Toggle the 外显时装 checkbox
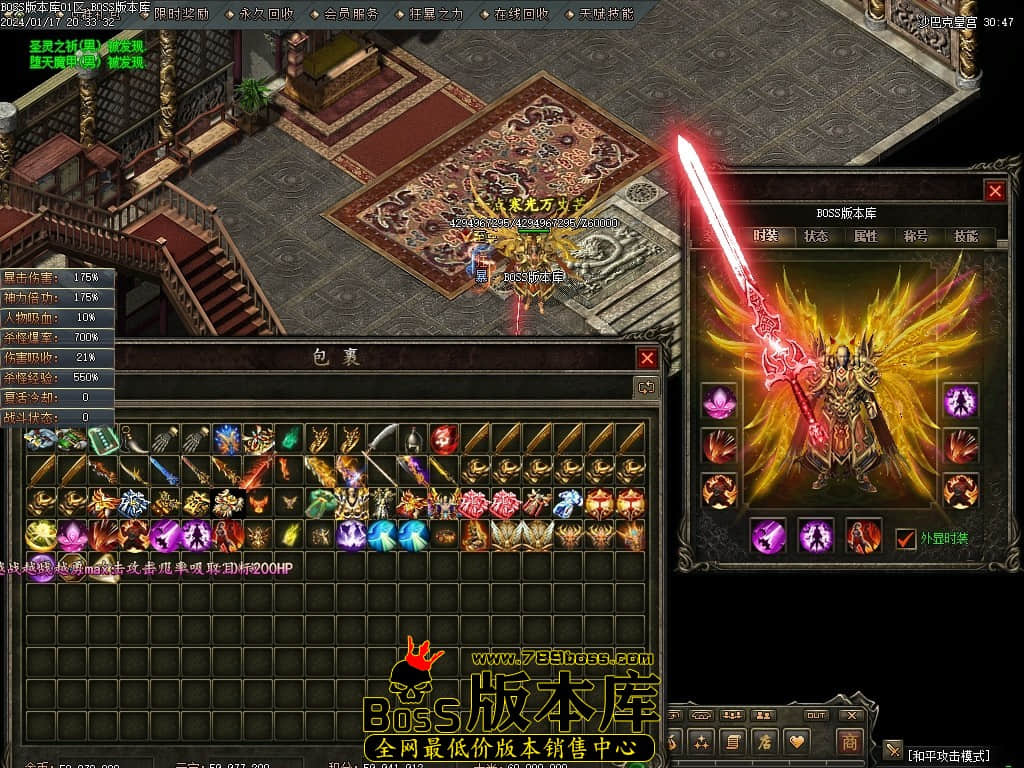 906,538
